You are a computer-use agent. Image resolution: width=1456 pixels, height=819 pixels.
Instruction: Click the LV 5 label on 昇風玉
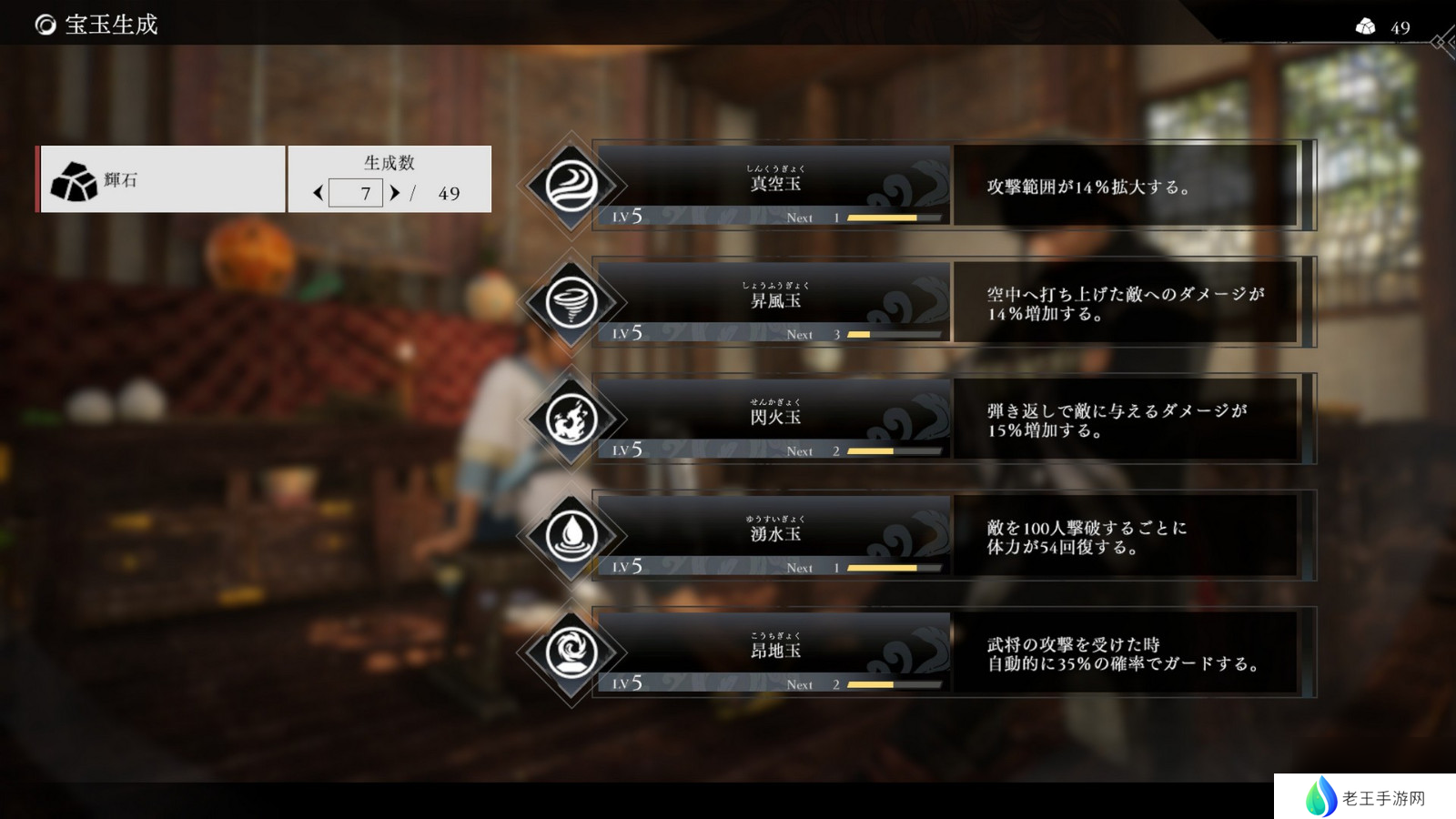628,334
